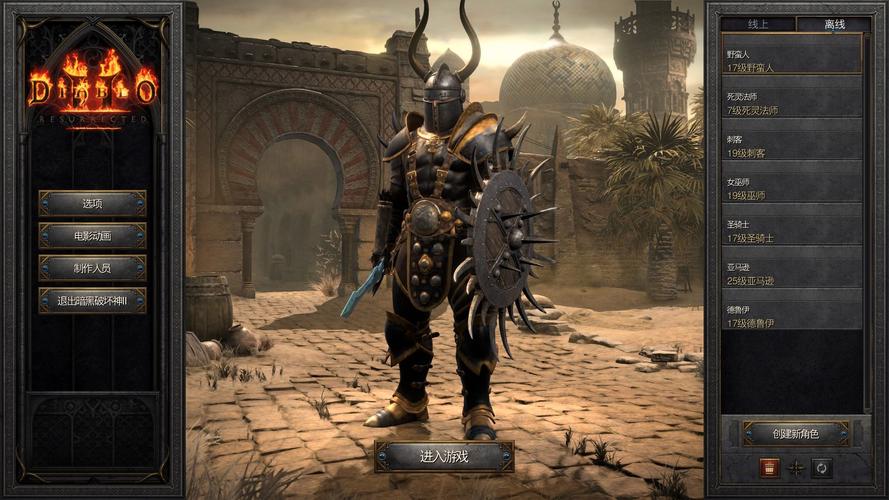Viewport: 889px width, 500px height.
Task: Start playing with the 进入游戏 button
Action: 444,456
